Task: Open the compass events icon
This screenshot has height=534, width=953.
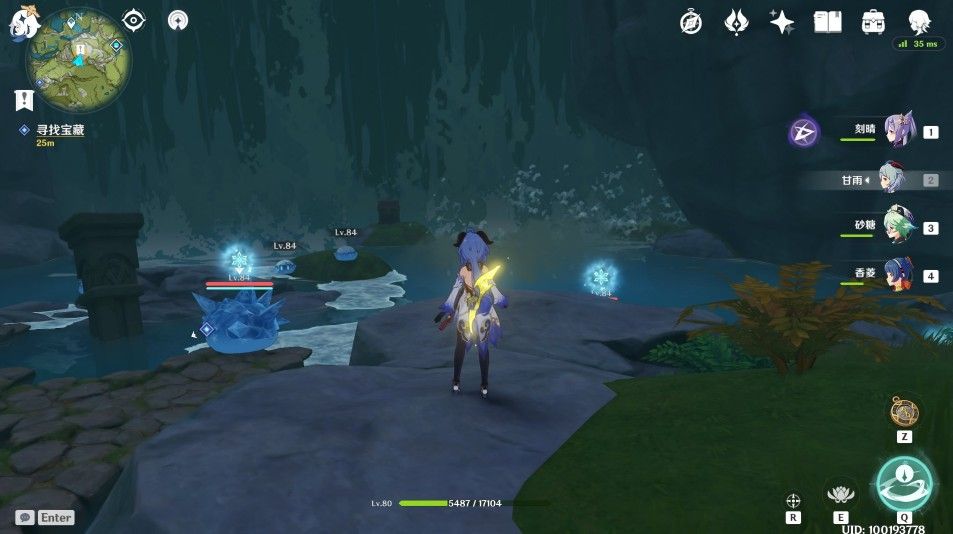Action: coord(691,22)
